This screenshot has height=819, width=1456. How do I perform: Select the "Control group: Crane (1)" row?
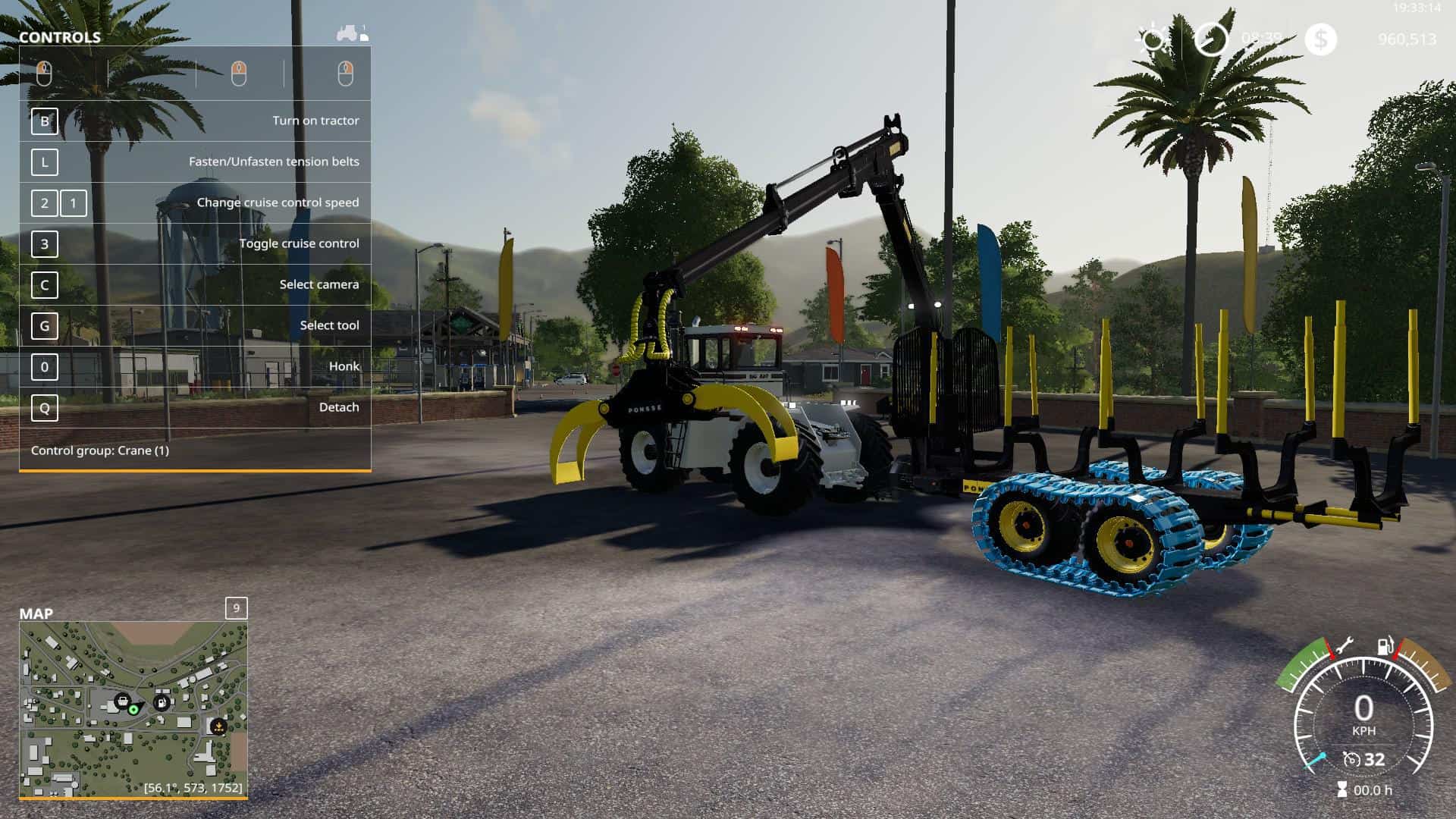click(x=195, y=450)
